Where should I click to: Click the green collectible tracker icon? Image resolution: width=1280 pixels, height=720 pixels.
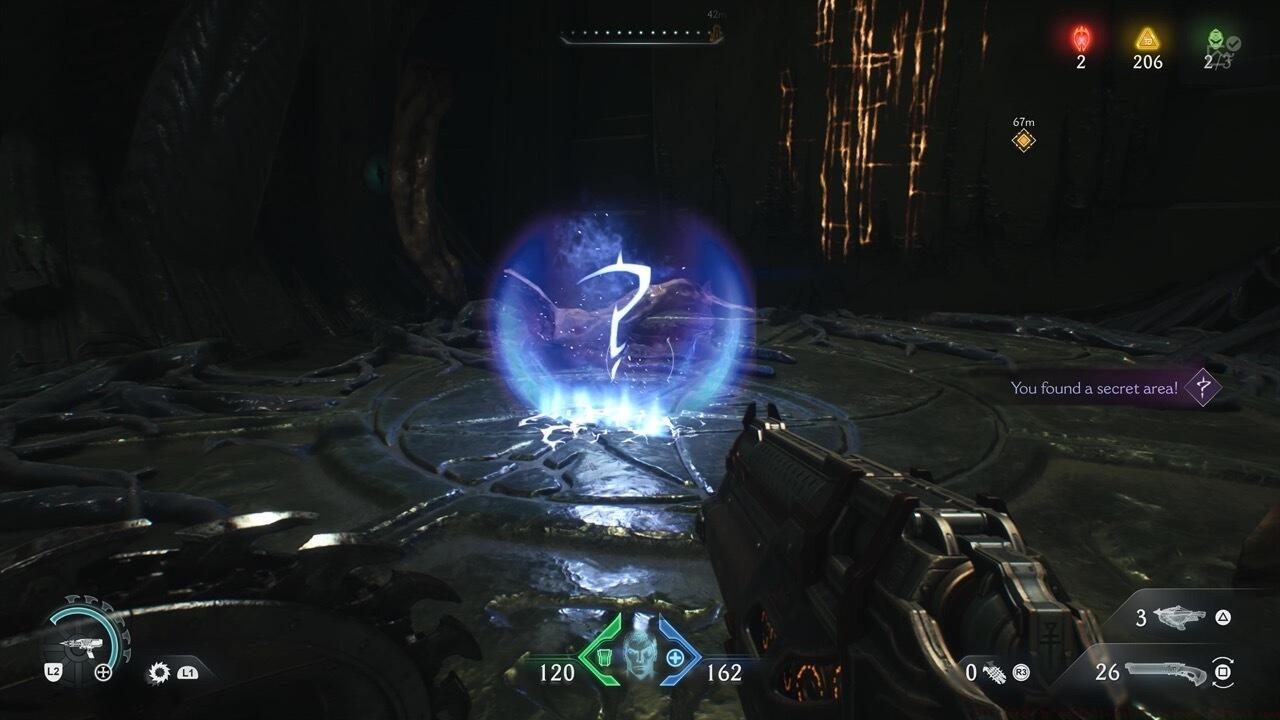tap(1214, 40)
